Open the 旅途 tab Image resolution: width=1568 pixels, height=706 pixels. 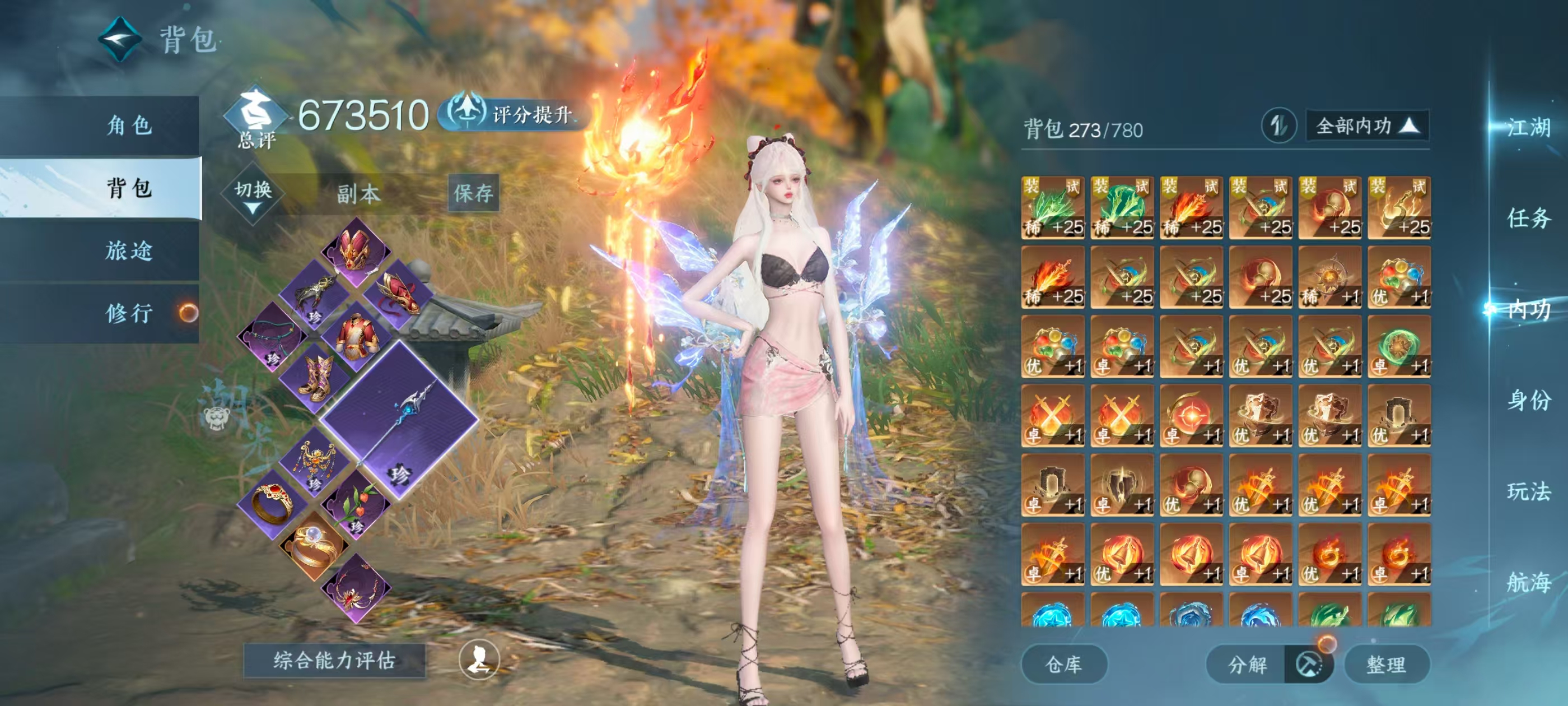tap(128, 251)
